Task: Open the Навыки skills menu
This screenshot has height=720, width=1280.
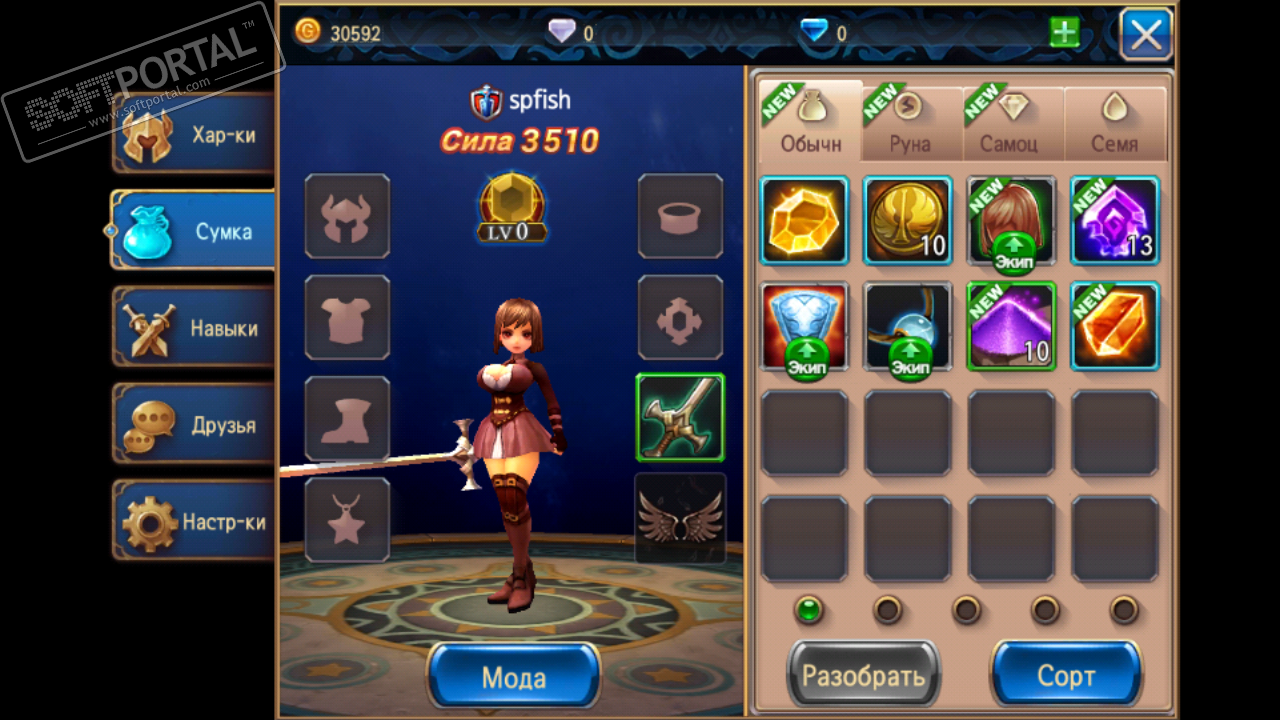Action: [x=194, y=328]
